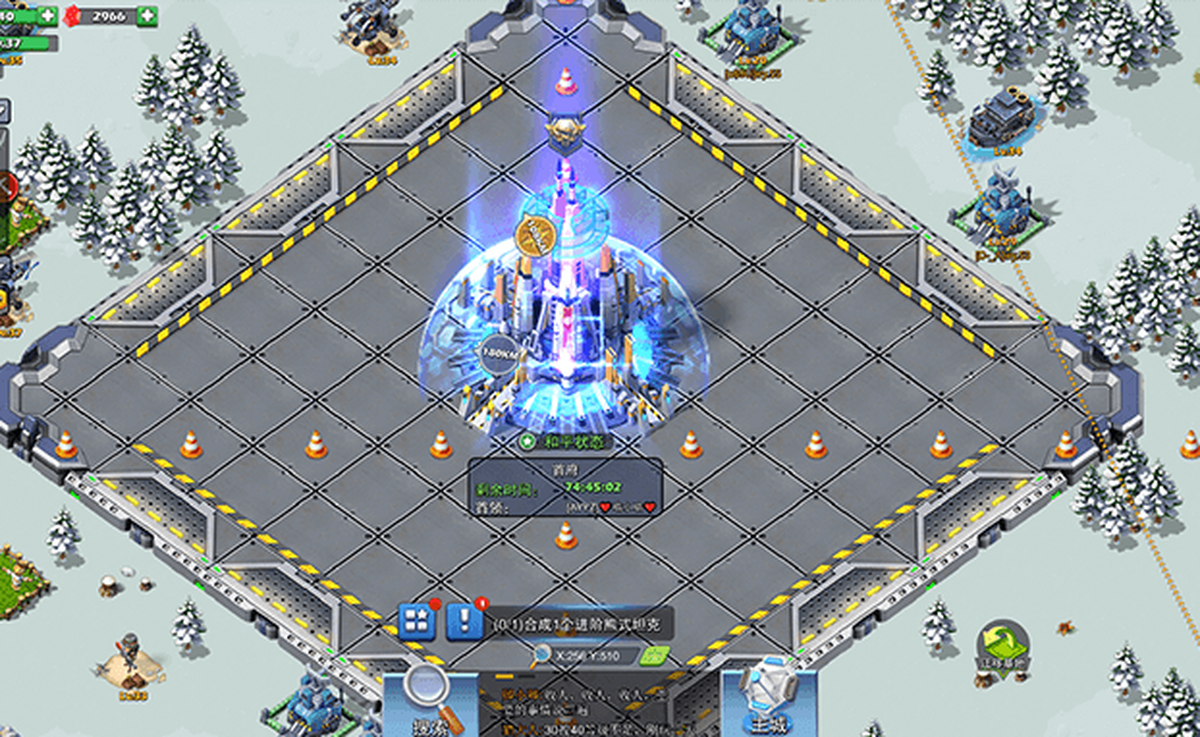
Task: Go to 主城 main city
Action: point(769,698)
